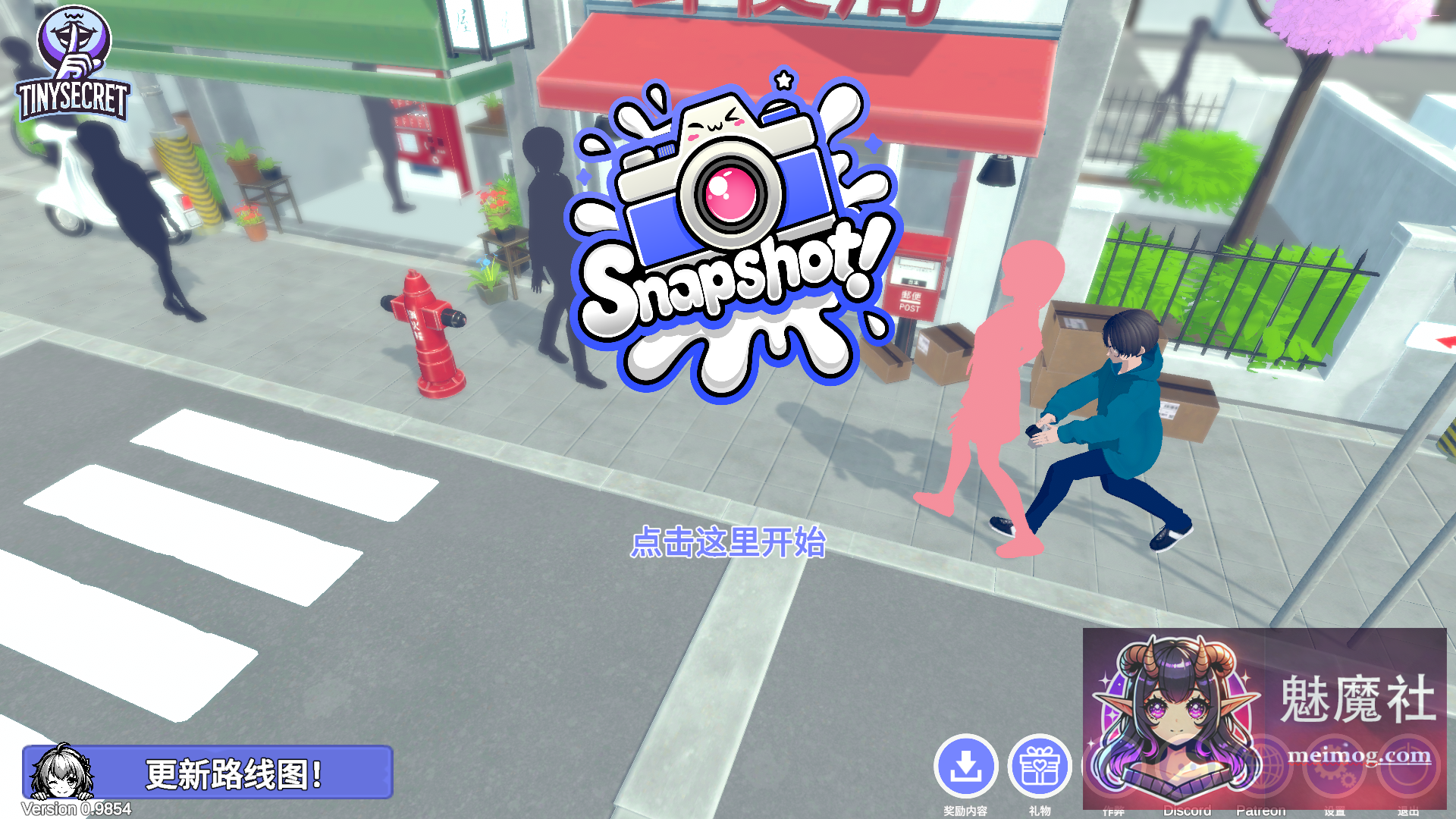Click the Version 0.9854 text
Screen dimensions: 1456x819
point(74,809)
